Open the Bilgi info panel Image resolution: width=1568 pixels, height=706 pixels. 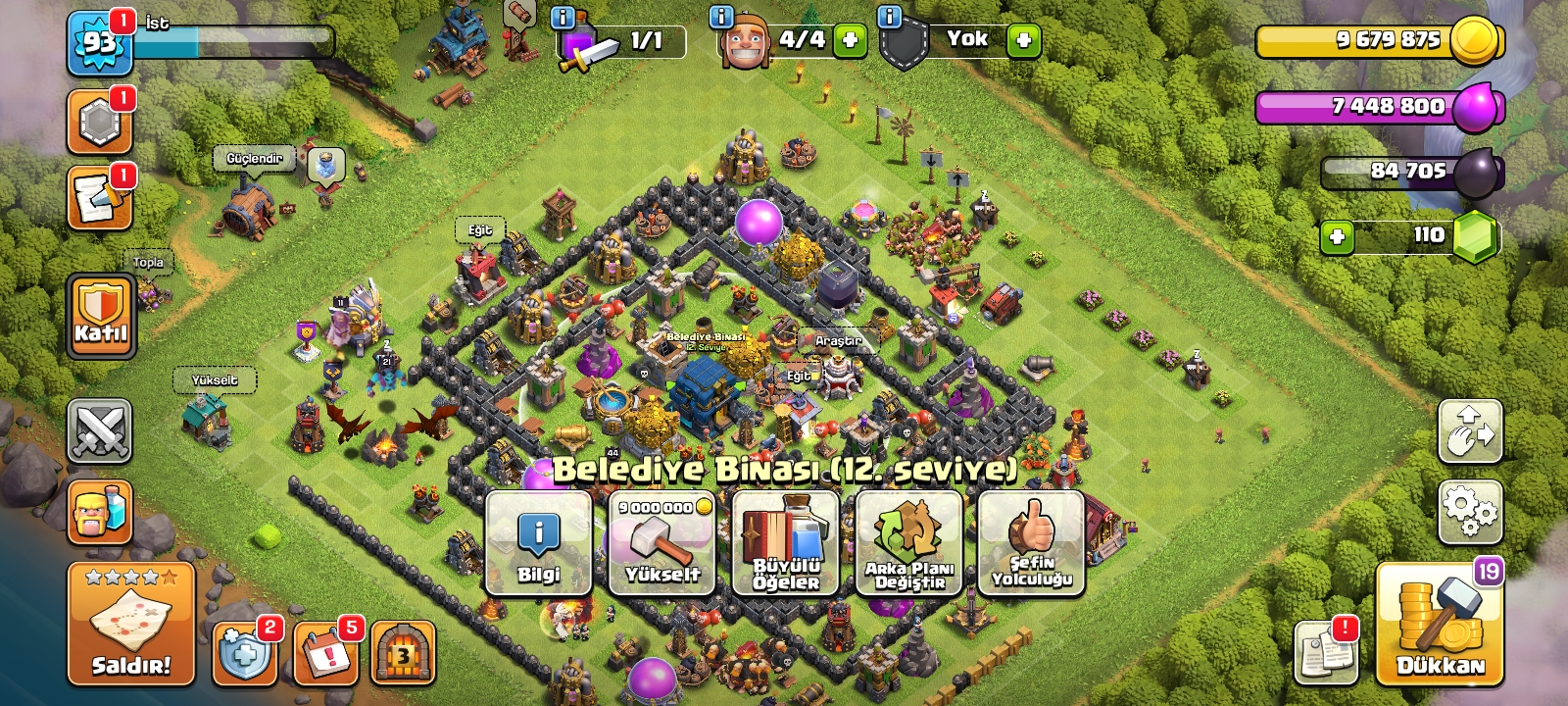coord(538,543)
